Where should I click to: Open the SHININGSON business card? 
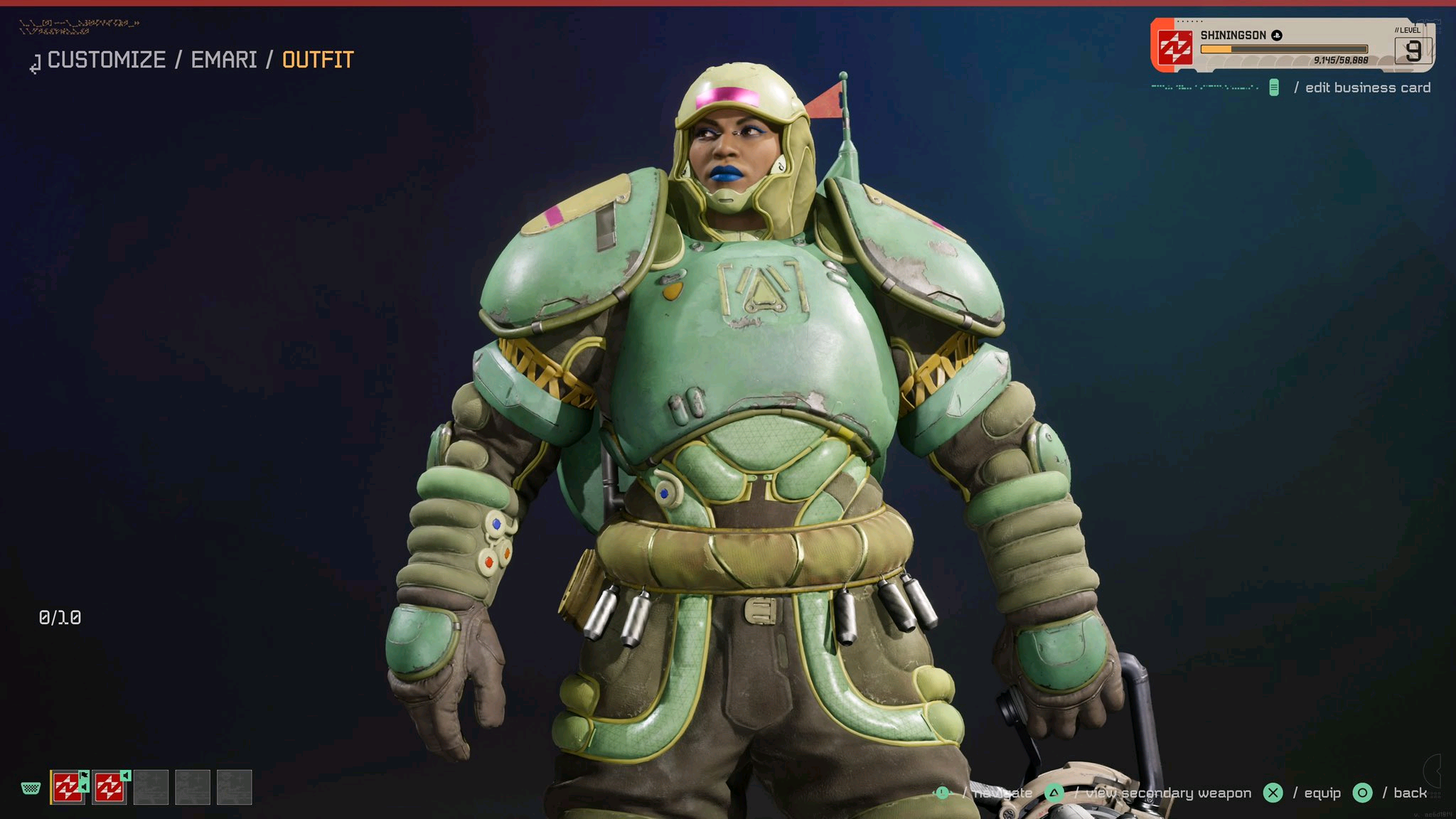point(1291,45)
